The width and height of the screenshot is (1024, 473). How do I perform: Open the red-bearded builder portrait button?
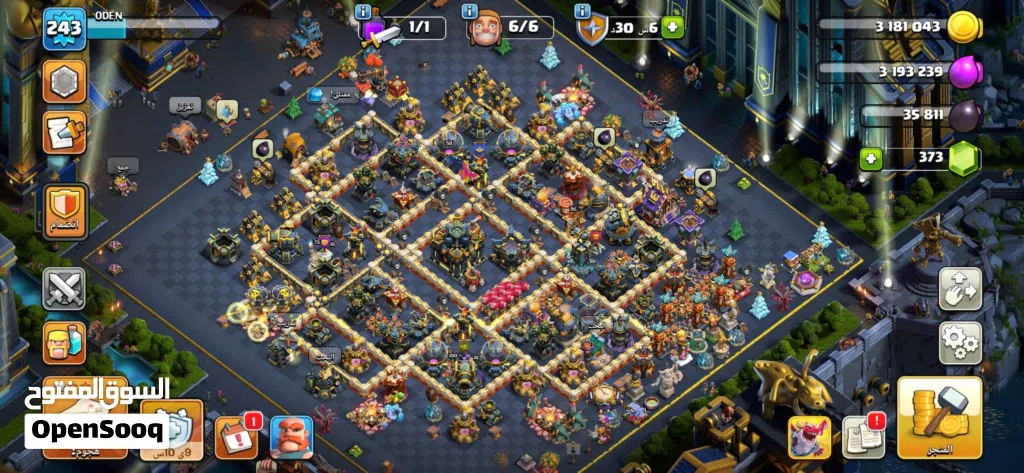click(291, 436)
